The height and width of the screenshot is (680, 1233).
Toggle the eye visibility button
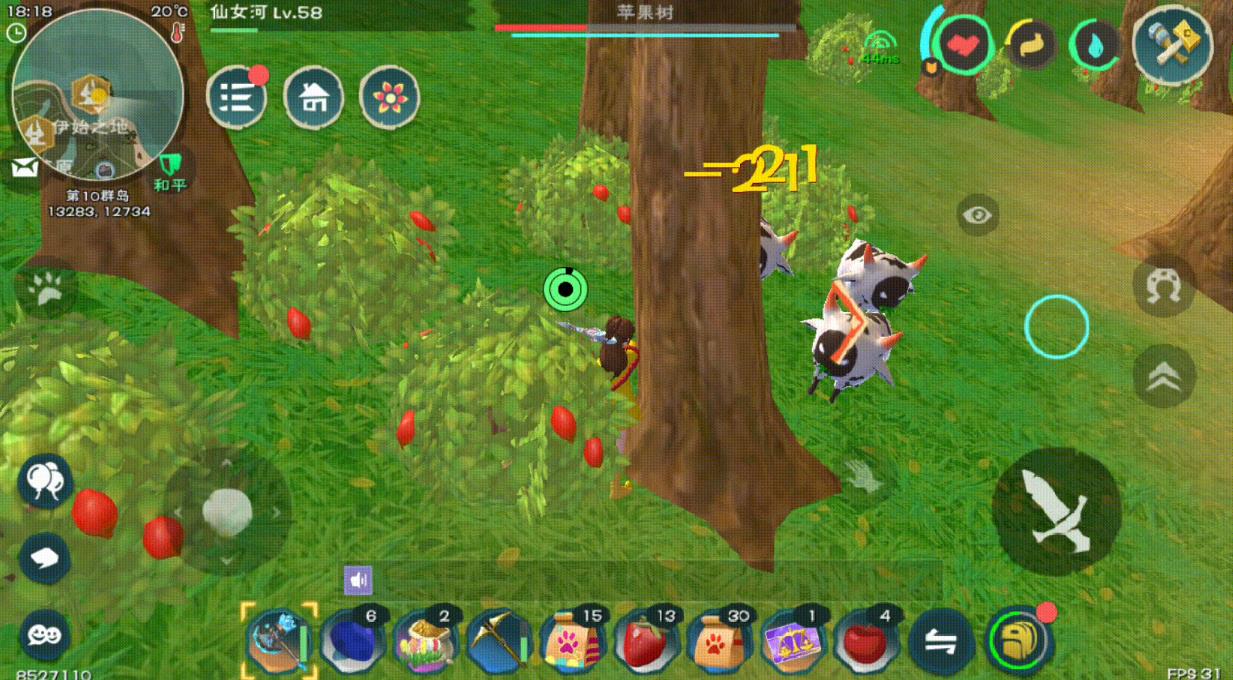tap(977, 214)
